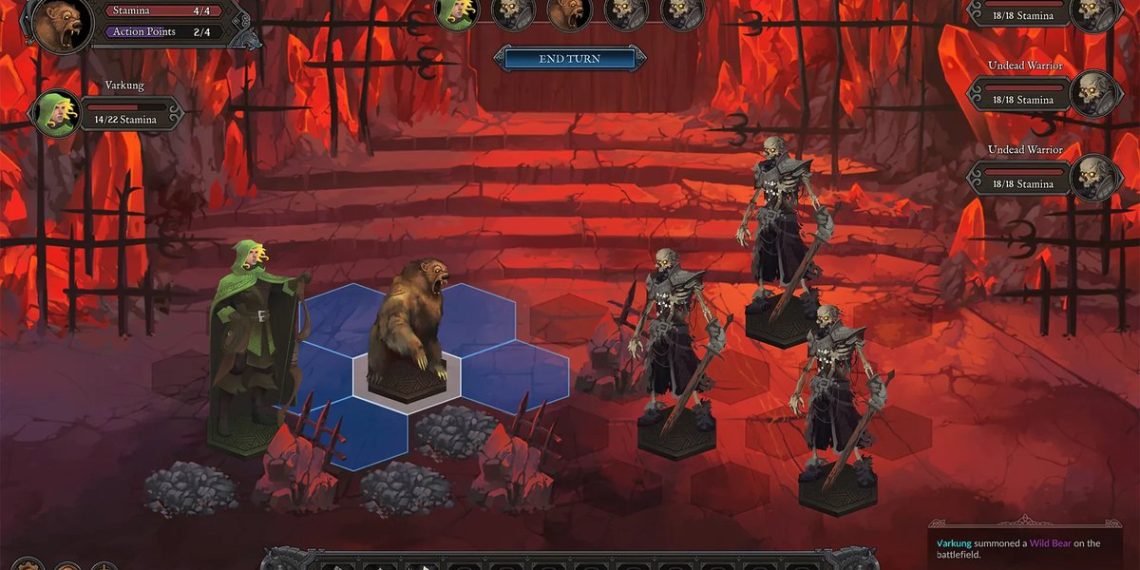
Task: Select Varkung's portrait in the party panel
Action: click(56, 113)
